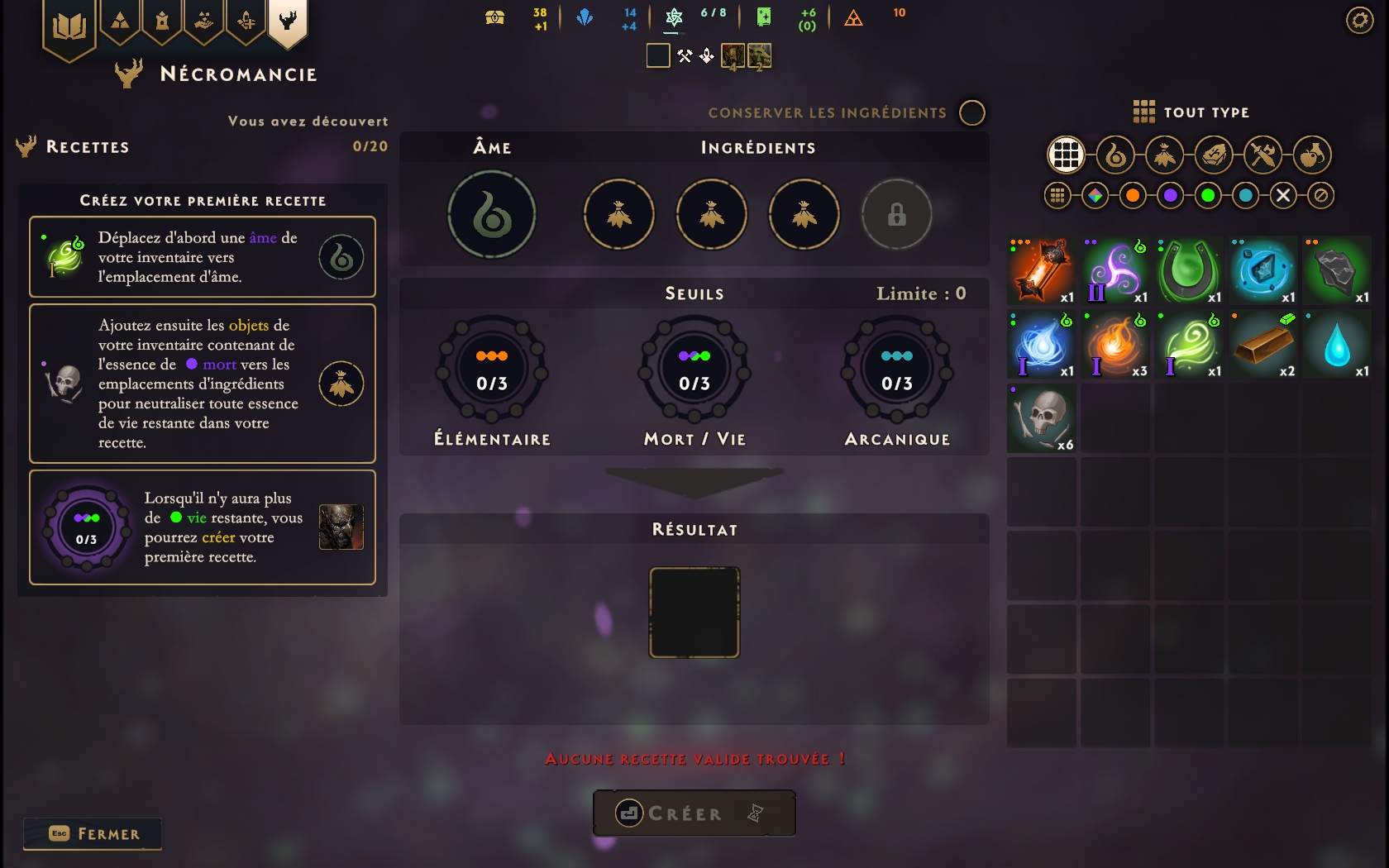Select the grey stone ore item
This screenshot has height=868, width=1389.
pyautogui.click(x=1336, y=271)
